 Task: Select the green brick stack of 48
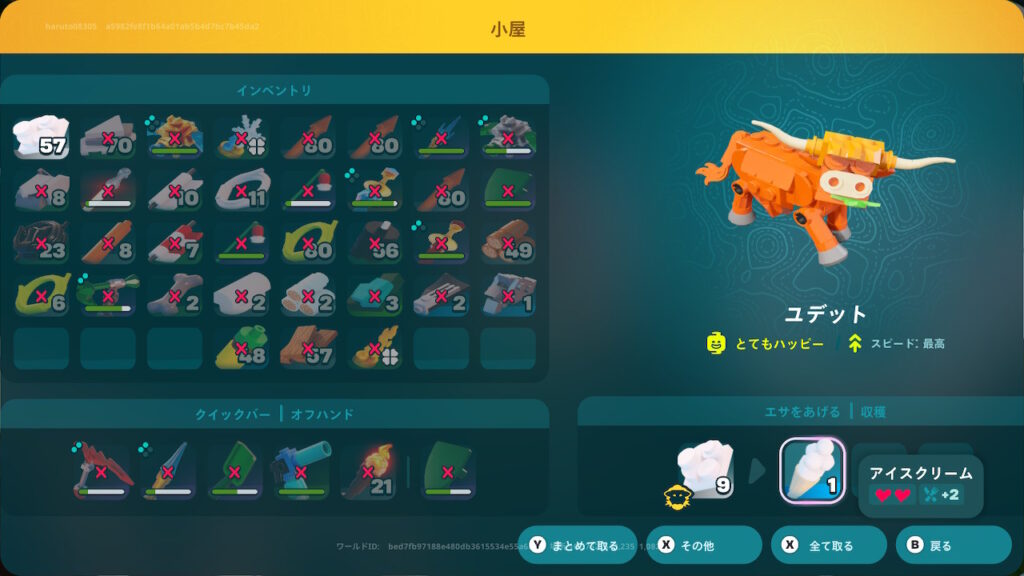[x=241, y=348]
